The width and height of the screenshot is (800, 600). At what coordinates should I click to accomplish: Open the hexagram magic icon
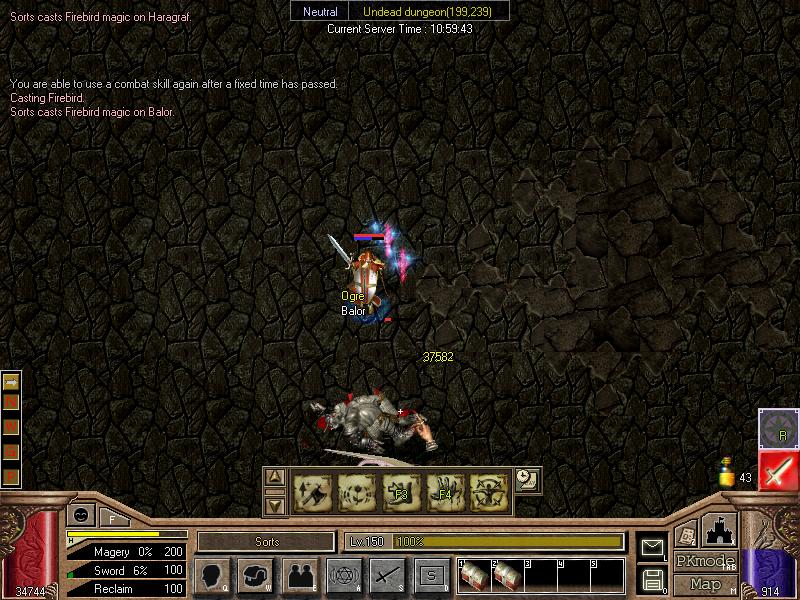coord(343,576)
